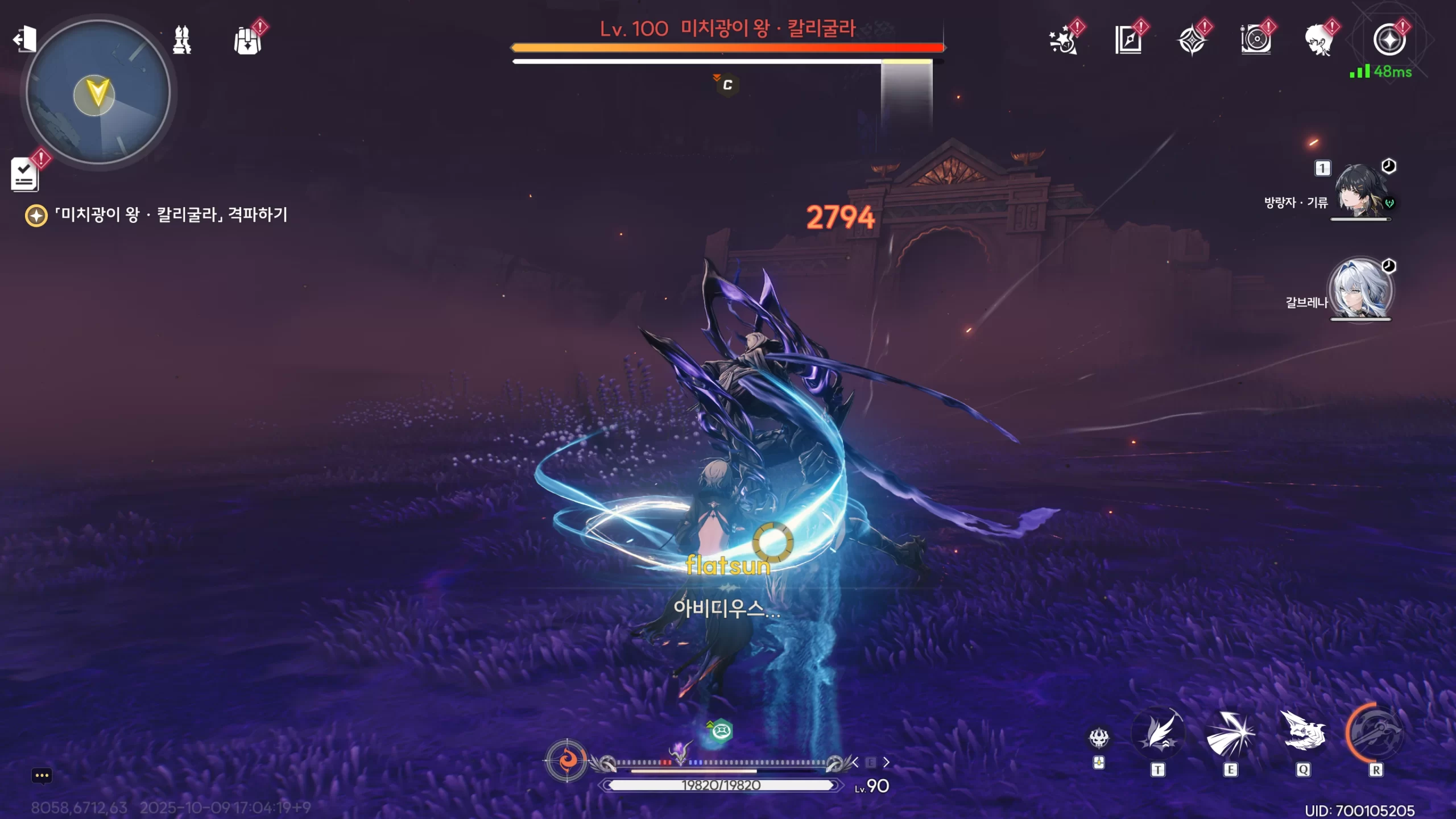The width and height of the screenshot is (1456, 819).
Task: Open the chat speech bubble
Action: click(x=42, y=776)
